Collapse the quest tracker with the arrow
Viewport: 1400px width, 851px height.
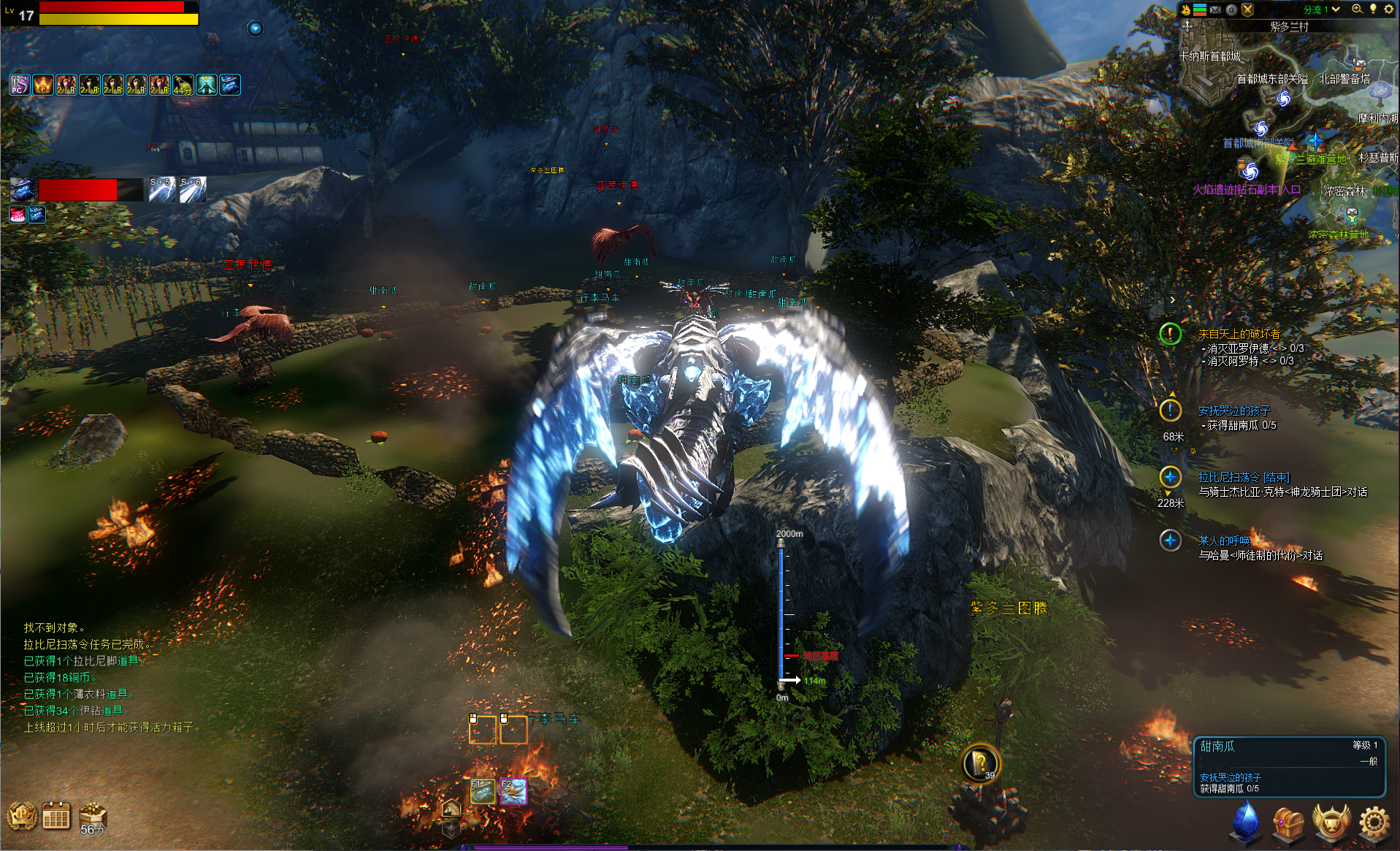click(x=1172, y=299)
